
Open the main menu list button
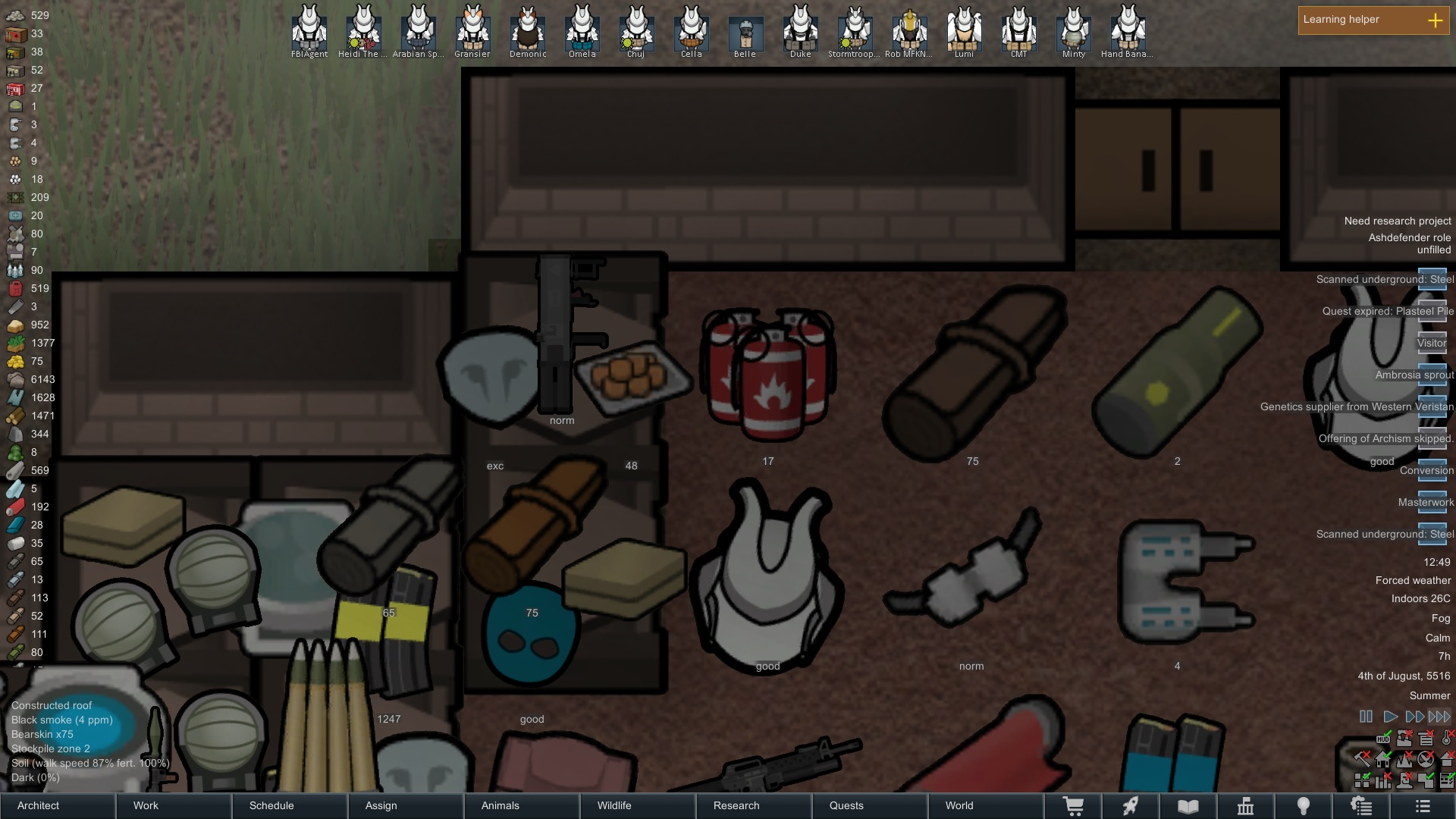(x=1423, y=806)
